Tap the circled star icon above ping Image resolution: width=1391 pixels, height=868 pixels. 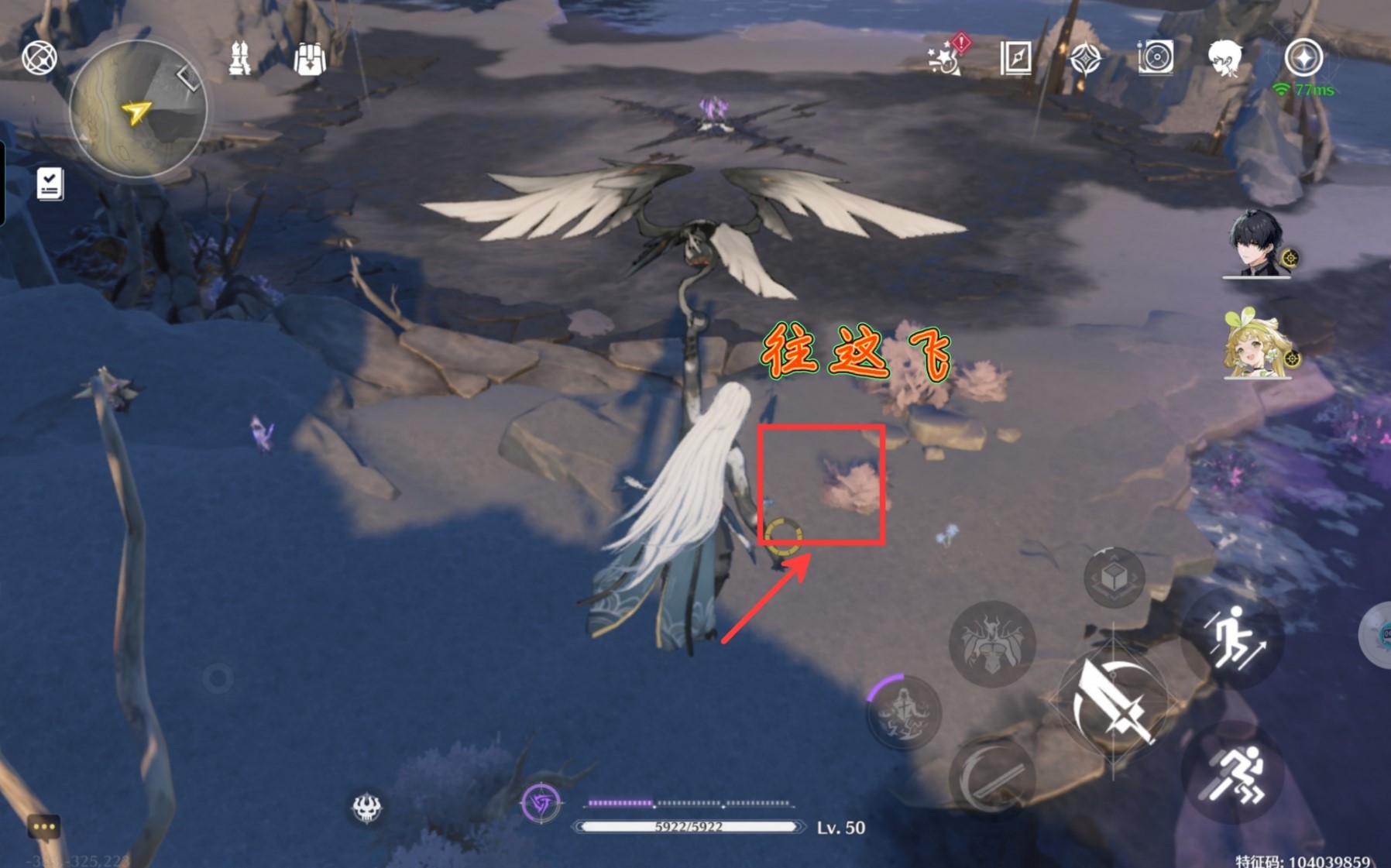(x=1303, y=58)
